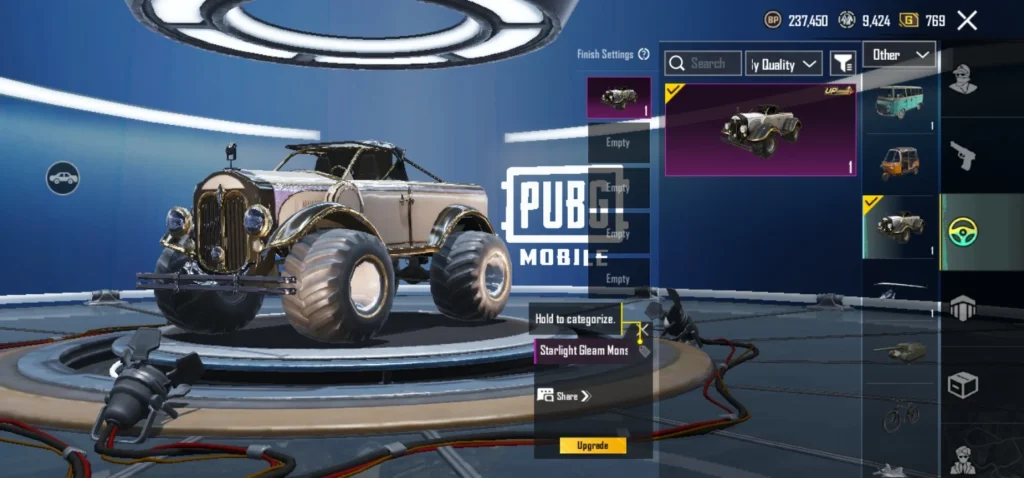The image size is (1024, 478).
Task: Share the selected vehicle skin
Action: point(566,396)
